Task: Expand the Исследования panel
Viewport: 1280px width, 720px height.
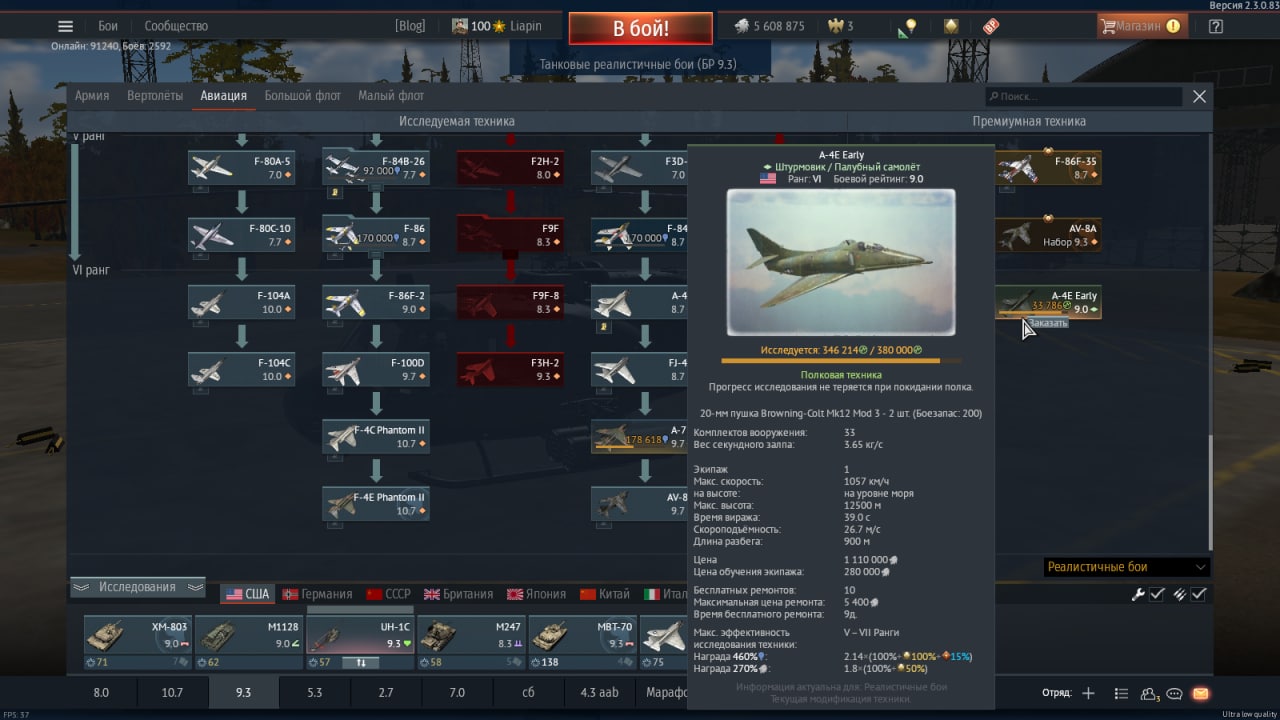Action: click(x=137, y=587)
